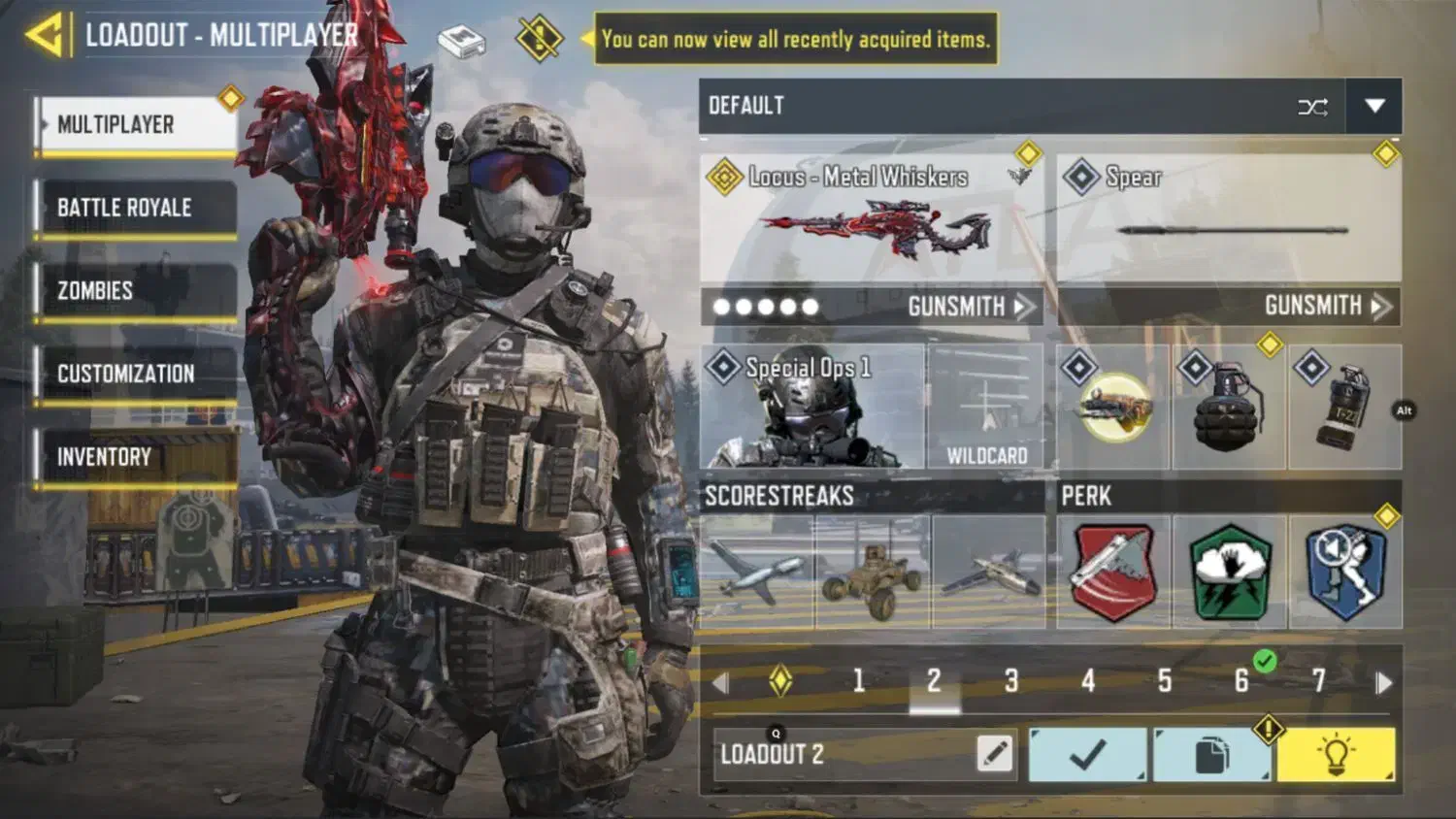This screenshot has width=1456, height=819.
Task: Switch to loadout number 5
Action: (1165, 681)
